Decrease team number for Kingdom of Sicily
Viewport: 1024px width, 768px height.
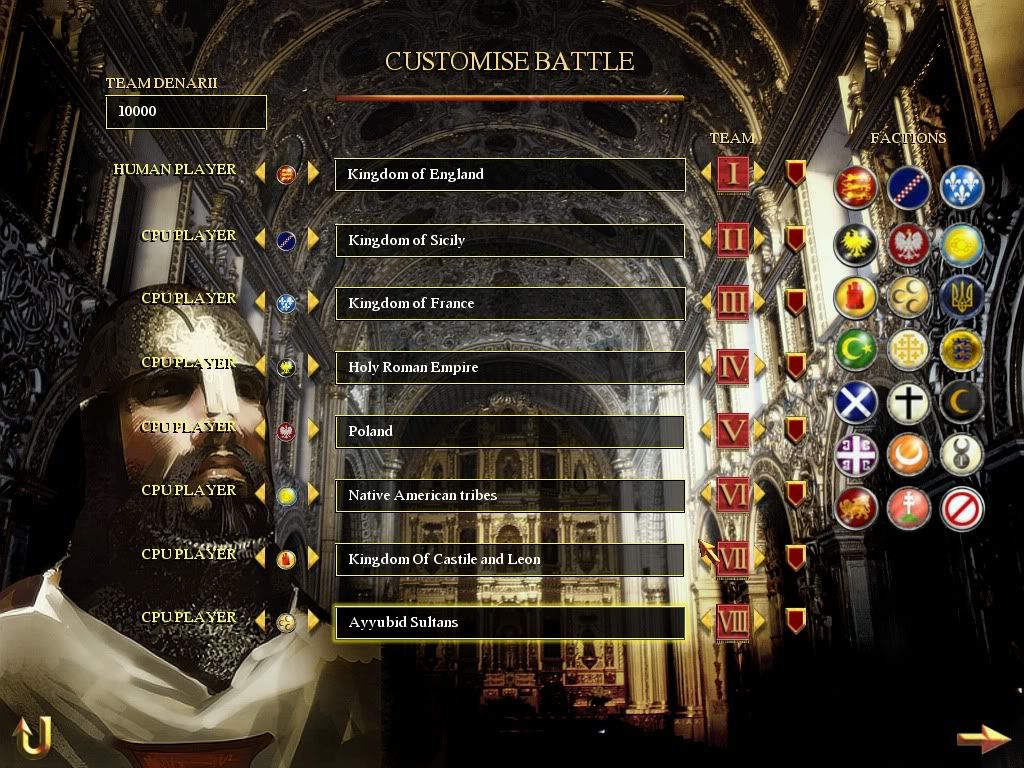pos(706,240)
